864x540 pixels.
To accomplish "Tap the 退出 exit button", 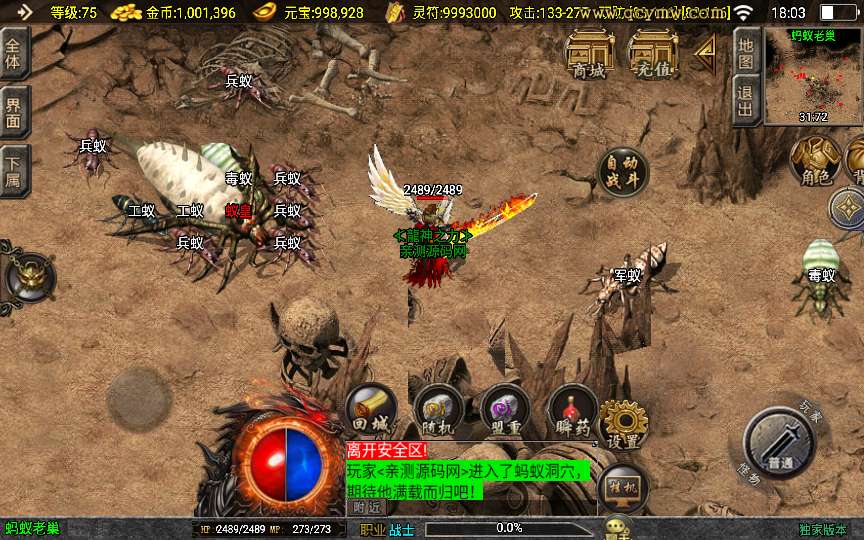I will pos(745,101).
